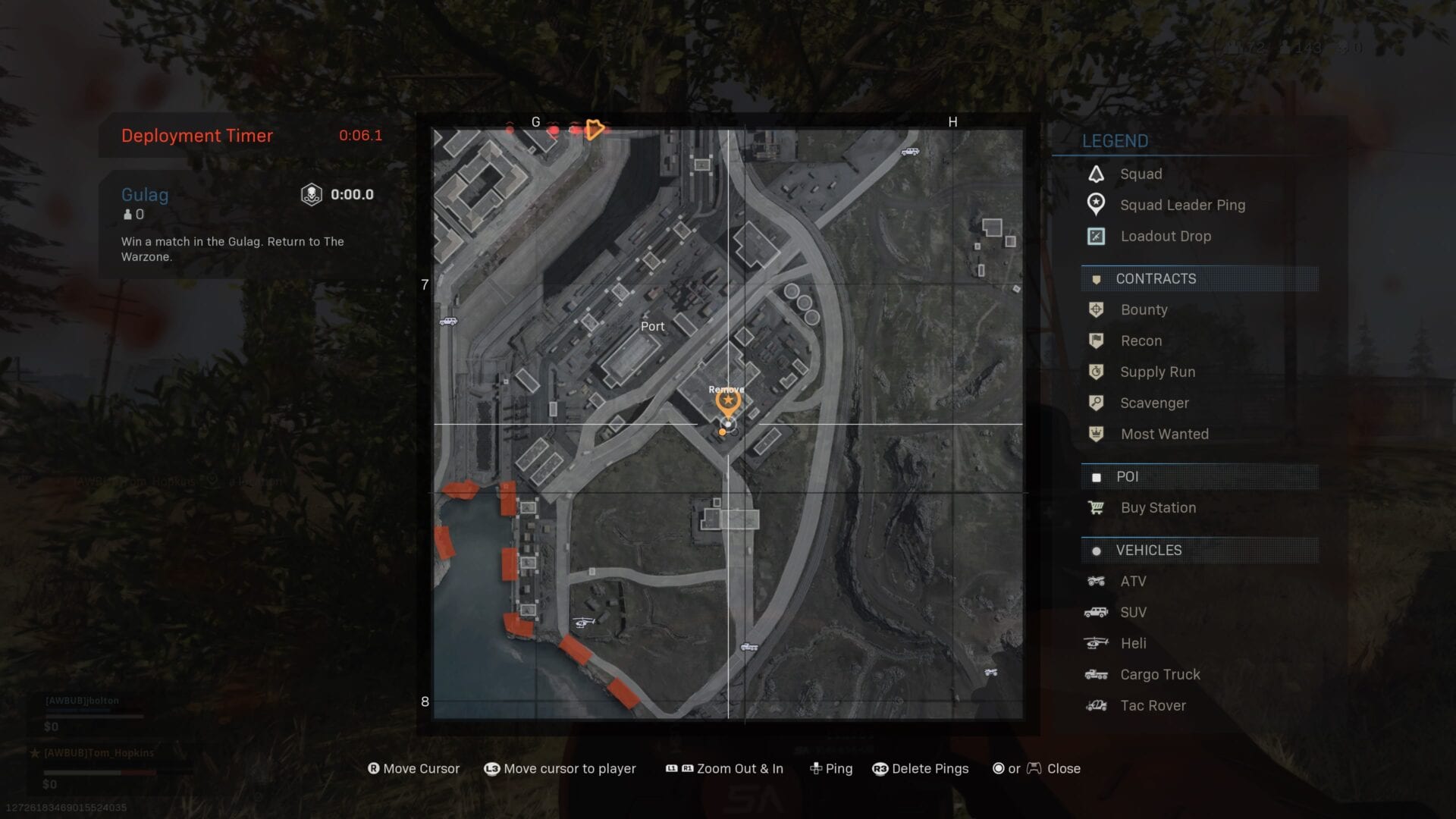Click the Supply Run contract entry

[1157, 372]
